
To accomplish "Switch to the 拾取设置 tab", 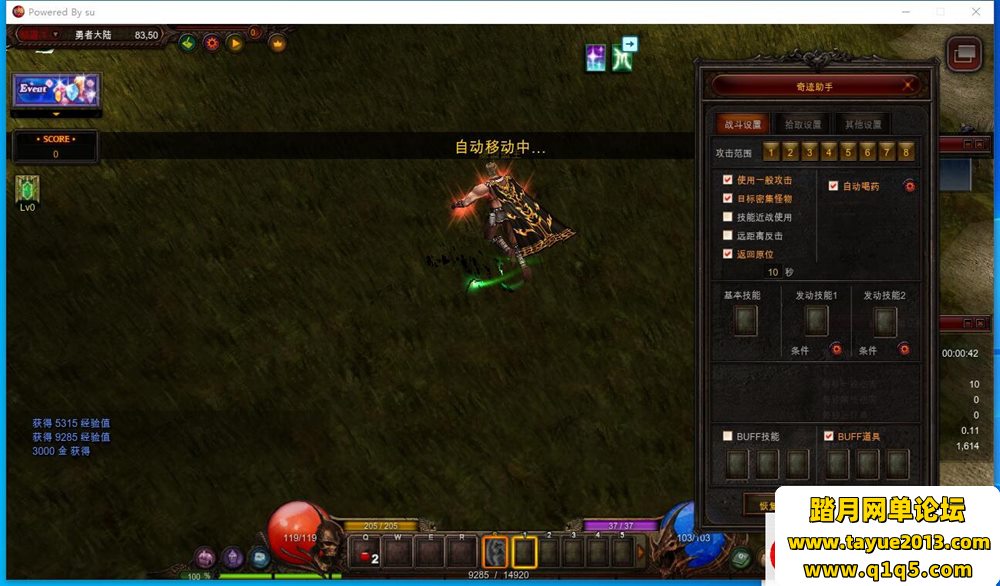I will coord(802,125).
